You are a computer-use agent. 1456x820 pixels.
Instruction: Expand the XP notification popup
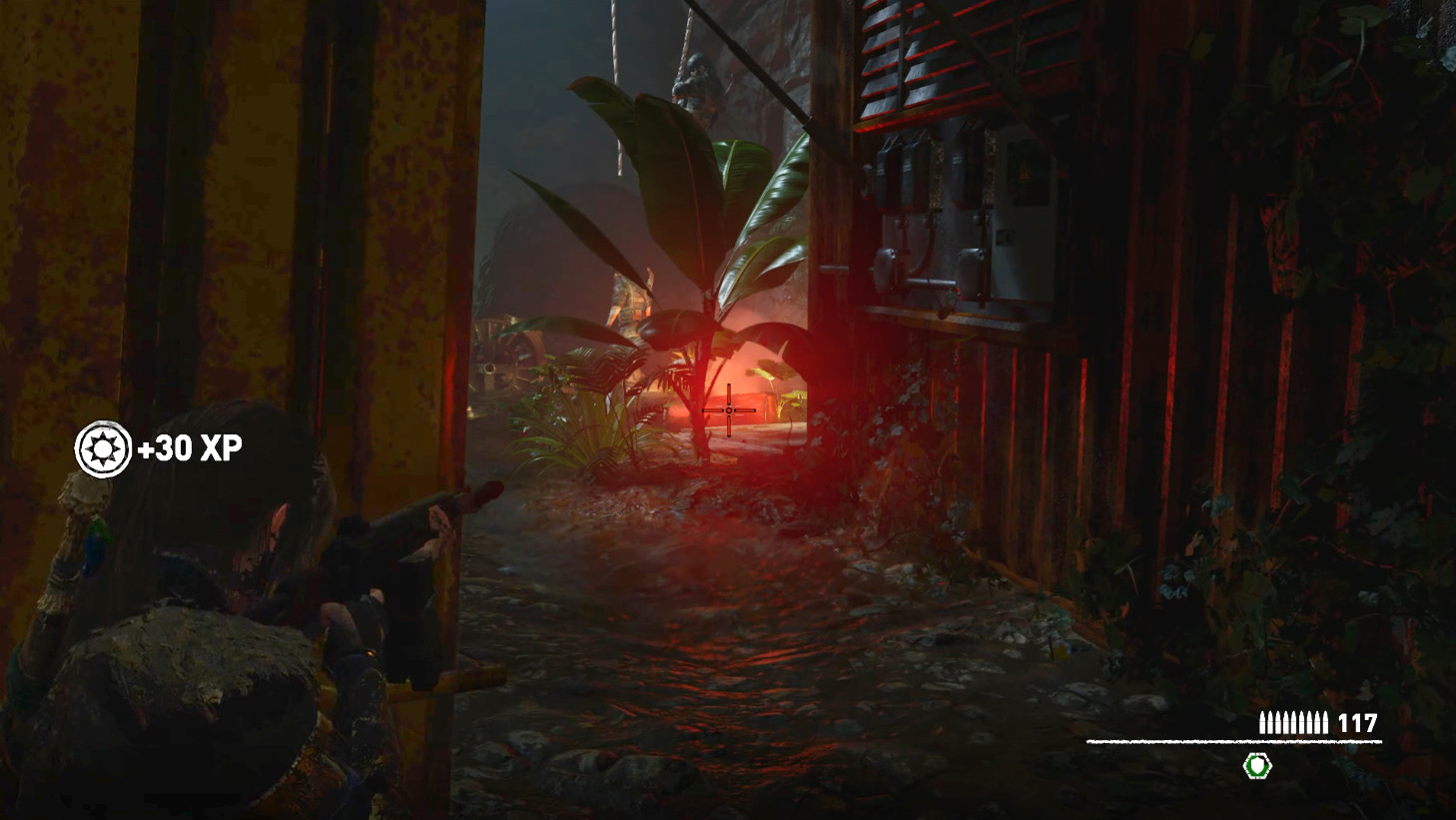click(160, 449)
